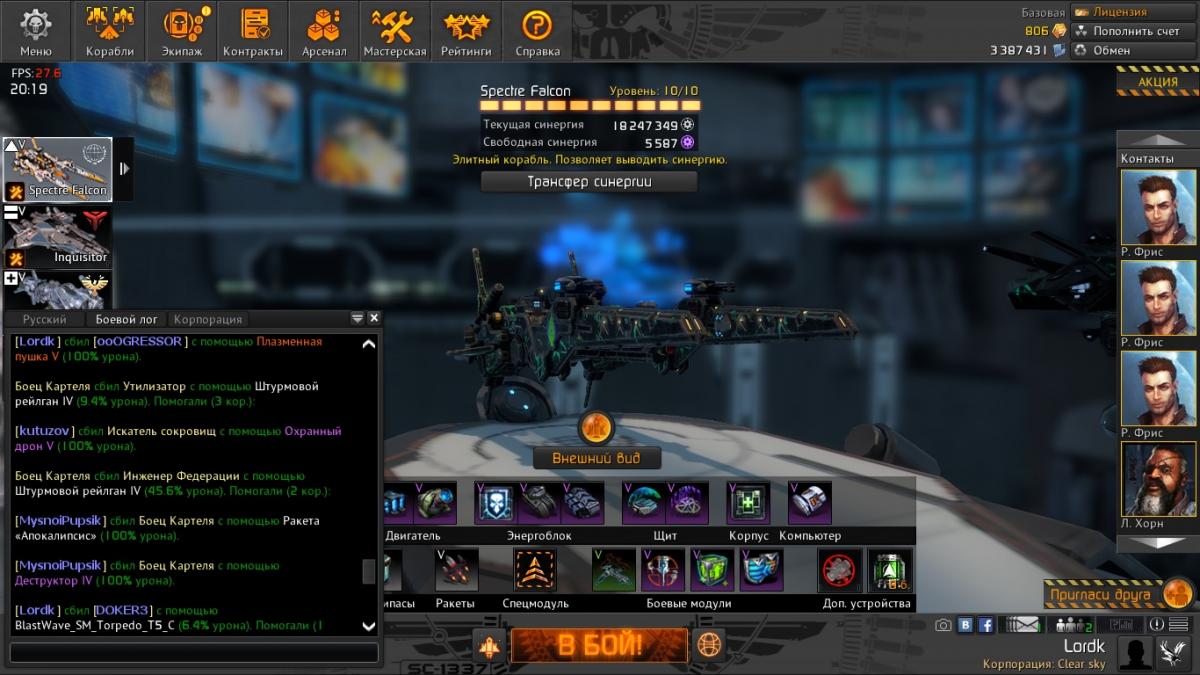This screenshot has height=675, width=1200.
Task: Open the Мастерская workshop
Action: pos(395,31)
